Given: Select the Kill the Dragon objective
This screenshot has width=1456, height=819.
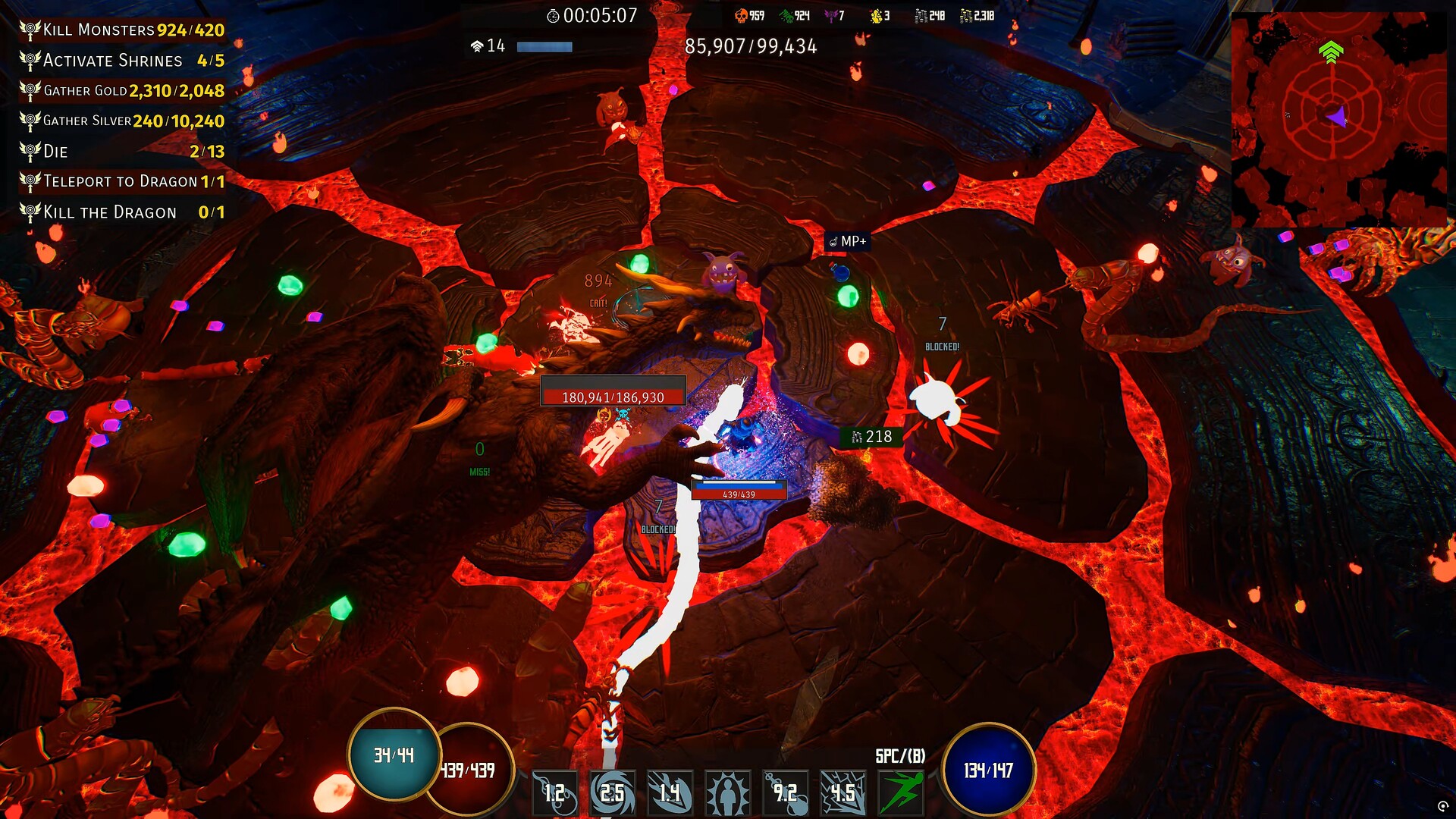Looking at the screenshot, I should (121, 212).
